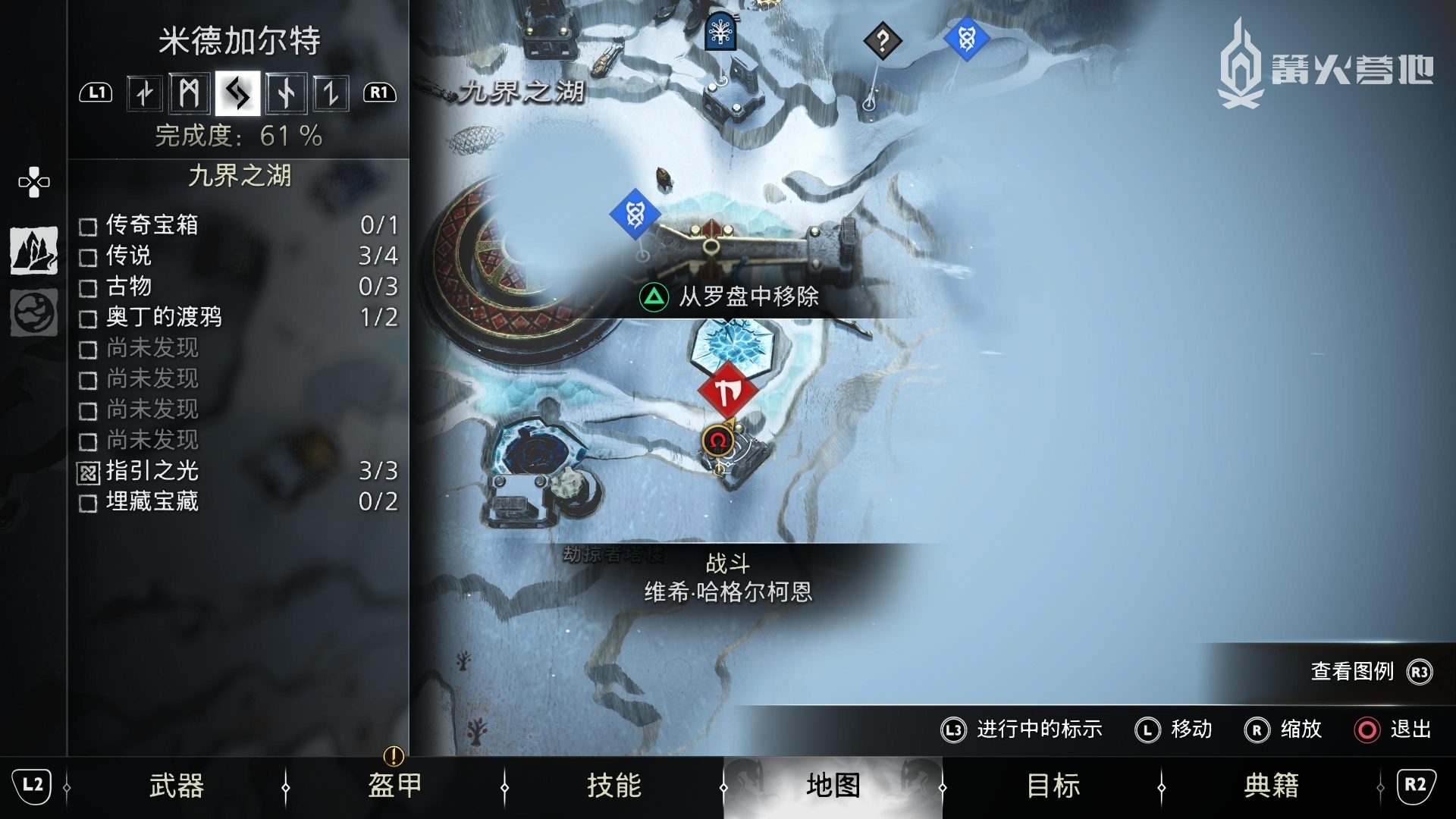Select the black question mark map marker
Viewport: 1456px width, 819px height.
click(x=882, y=41)
